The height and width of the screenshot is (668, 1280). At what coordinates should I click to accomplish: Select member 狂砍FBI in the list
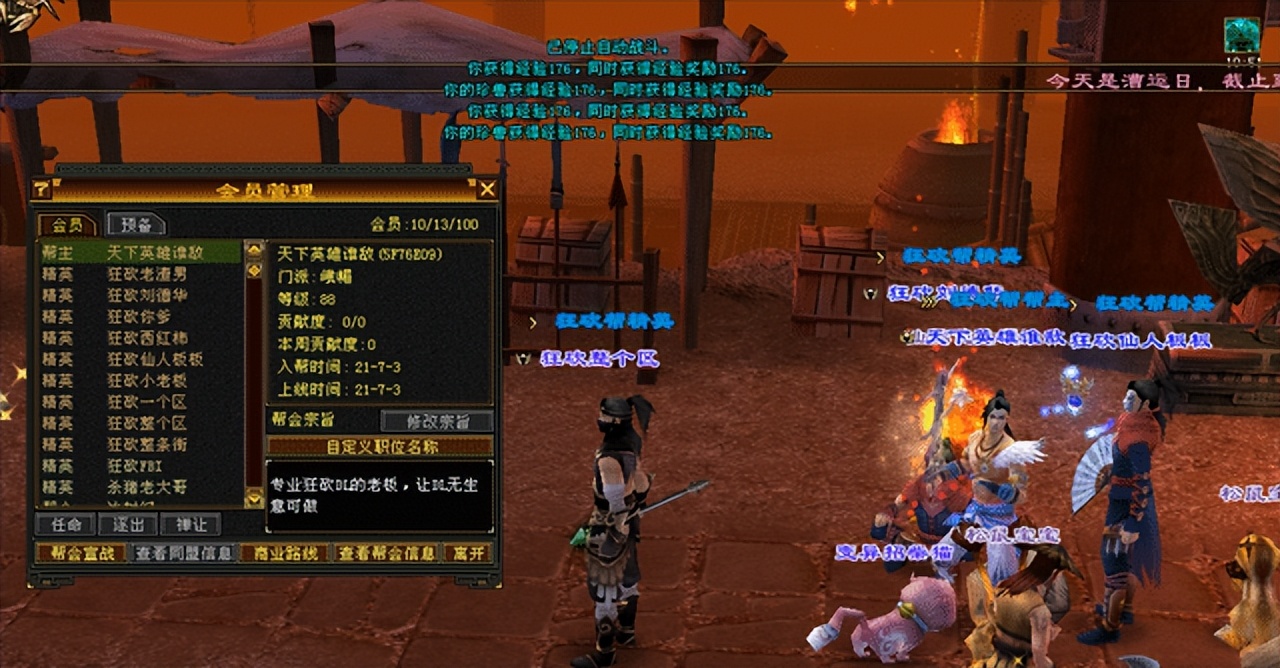pos(140,466)
